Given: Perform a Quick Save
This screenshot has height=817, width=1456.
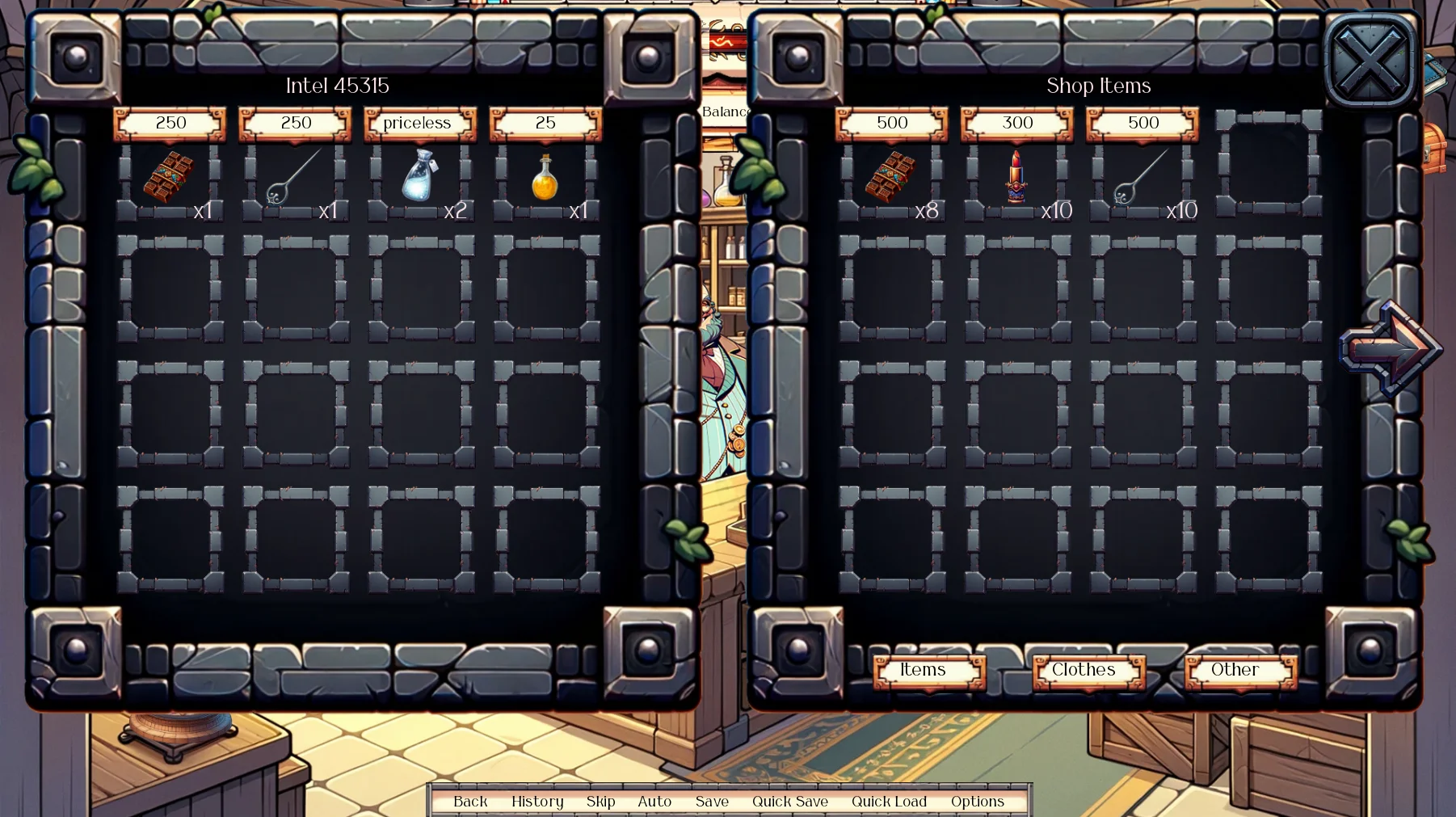Looking at the screenshot, I should (x=789, y=802).
